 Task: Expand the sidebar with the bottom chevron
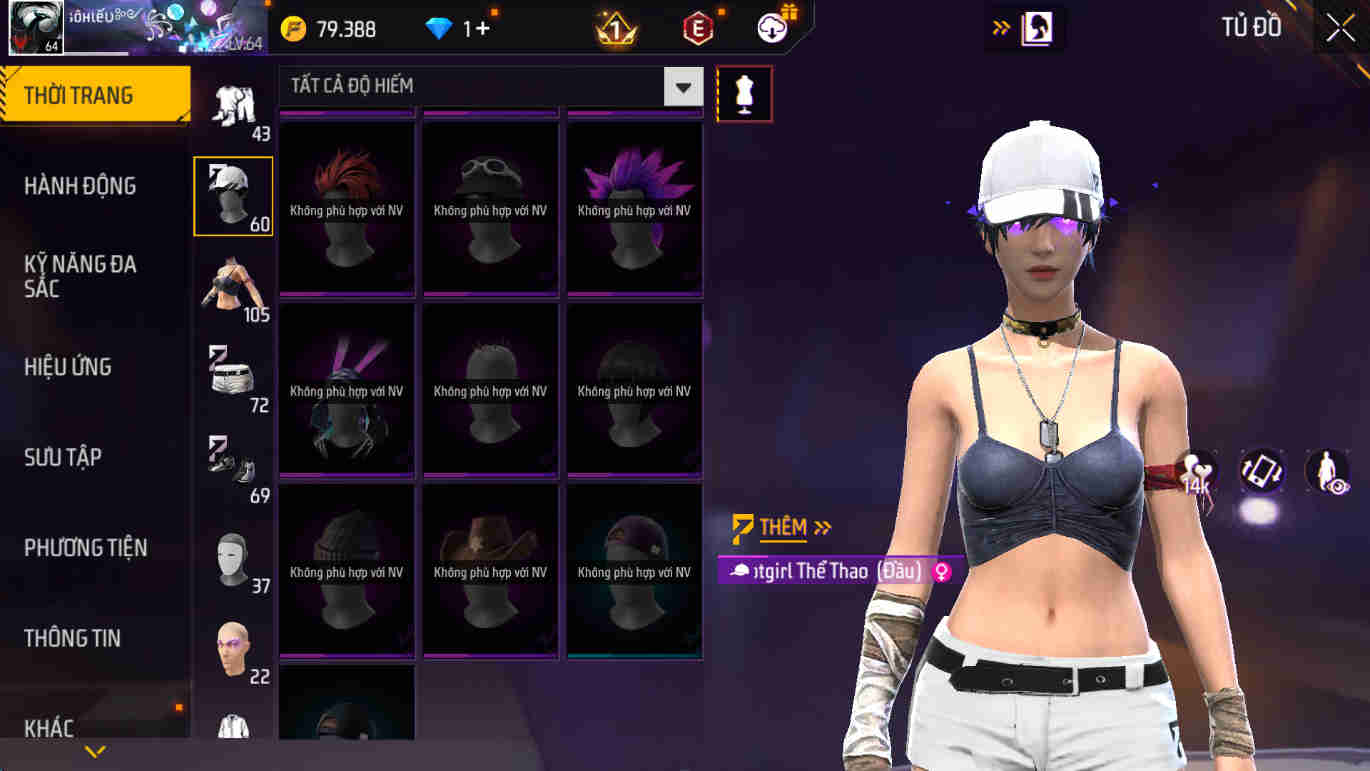(x=95, y=750)
